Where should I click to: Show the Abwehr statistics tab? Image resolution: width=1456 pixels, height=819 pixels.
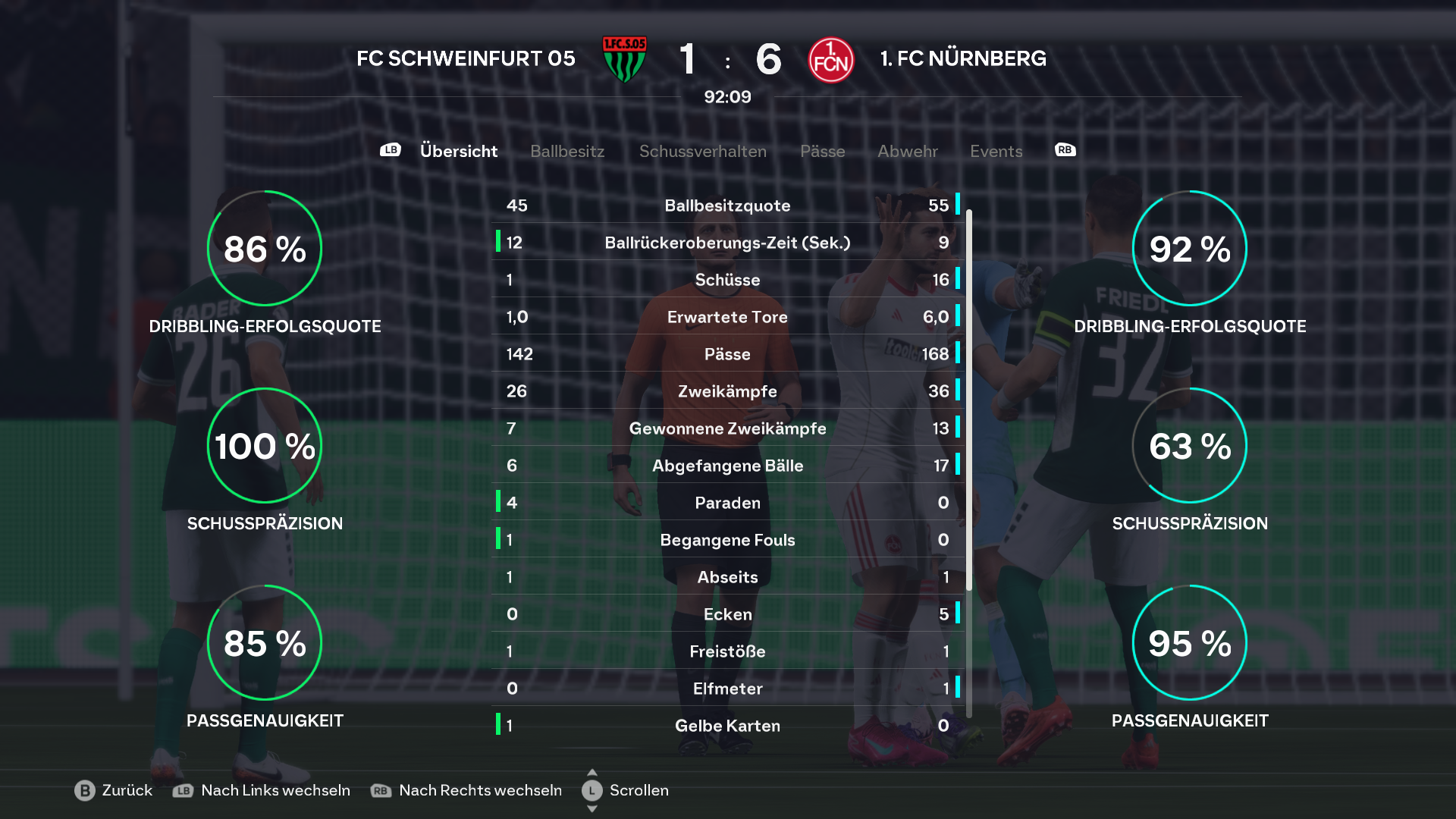[x=907, y=151]
